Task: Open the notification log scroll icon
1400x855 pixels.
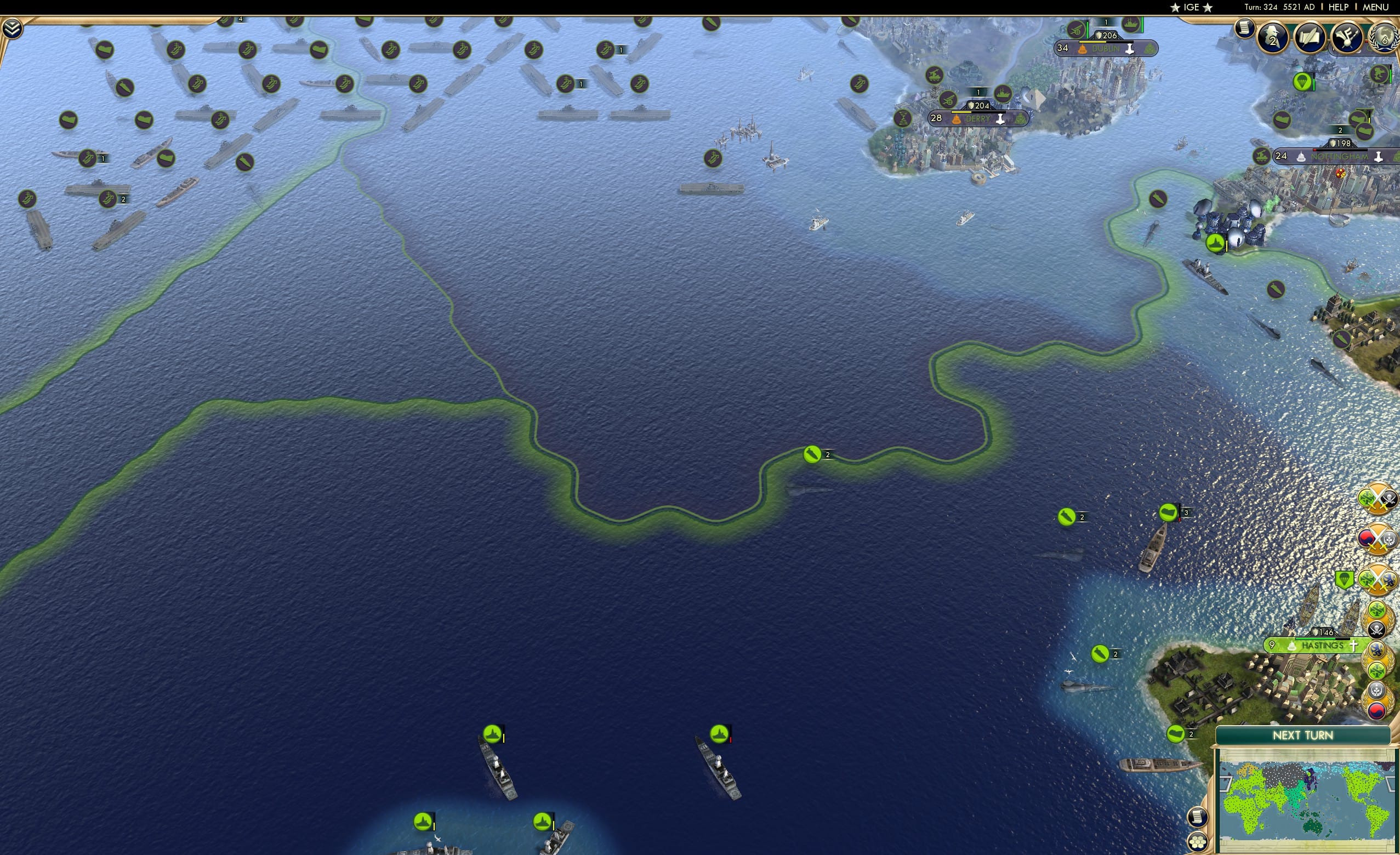Action: [1245, 30]
